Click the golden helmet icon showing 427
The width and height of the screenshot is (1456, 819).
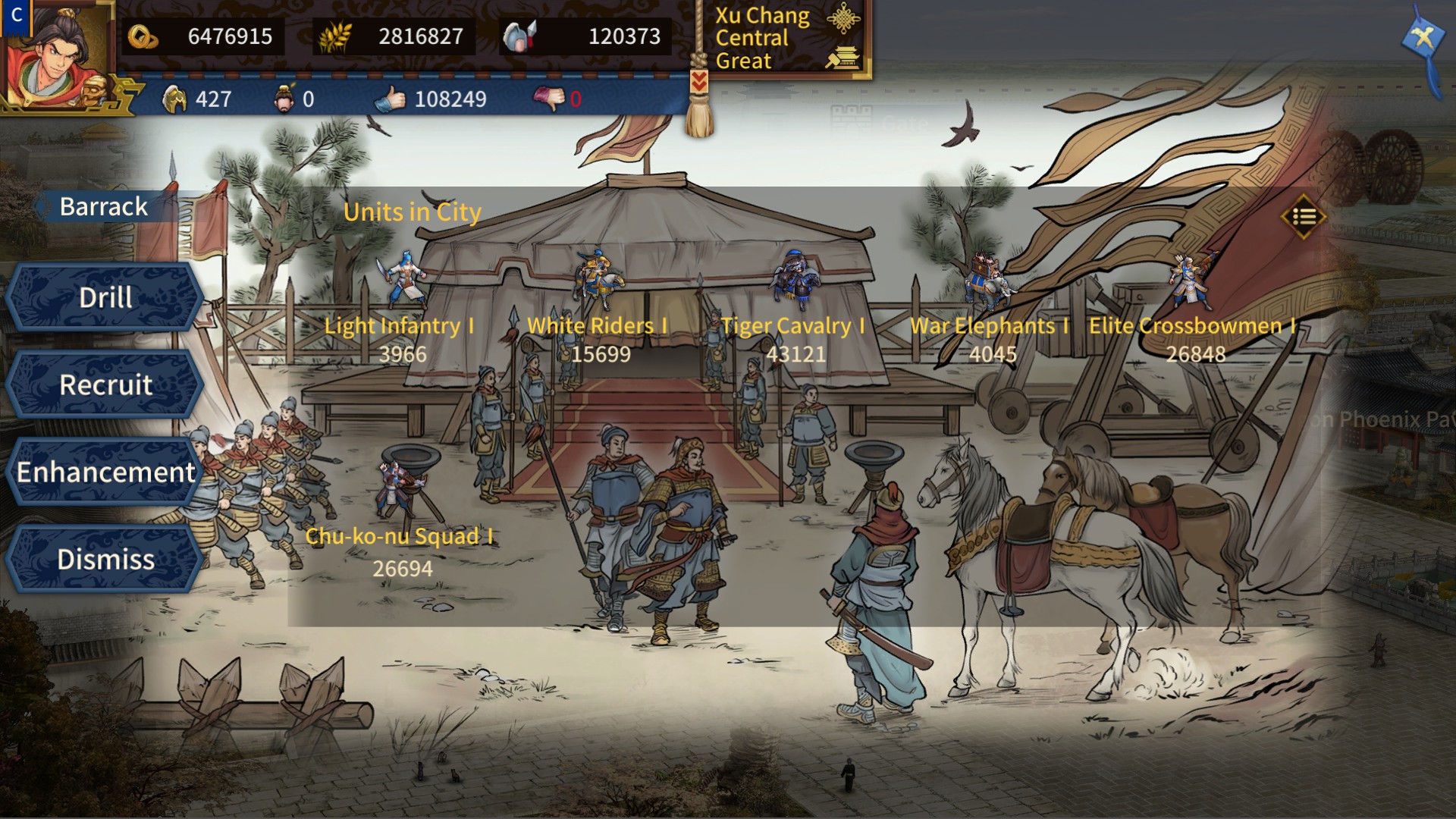pyautogui.click(x=176, y=99)
